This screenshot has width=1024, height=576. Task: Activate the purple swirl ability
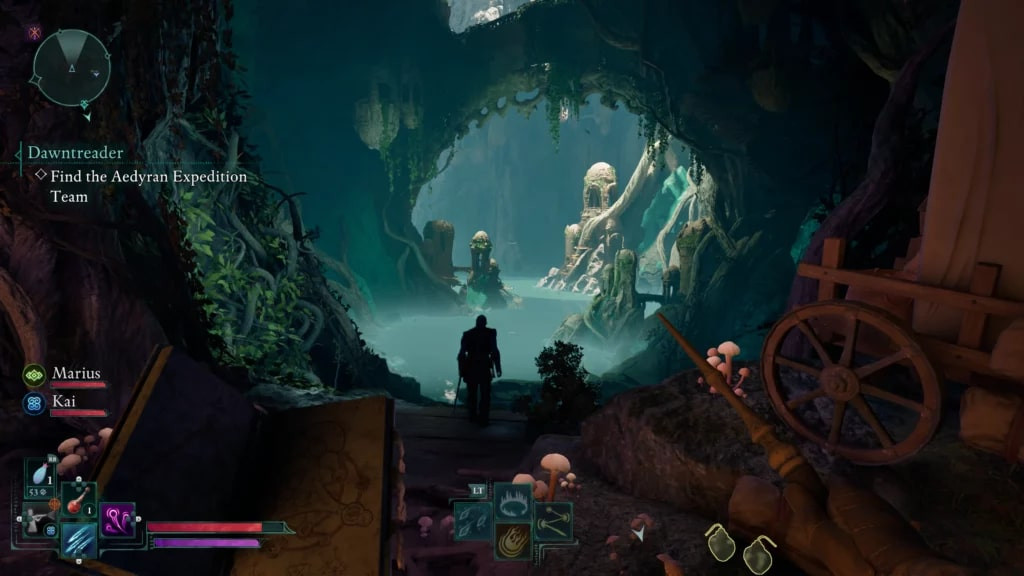click(x=117, y=519)
